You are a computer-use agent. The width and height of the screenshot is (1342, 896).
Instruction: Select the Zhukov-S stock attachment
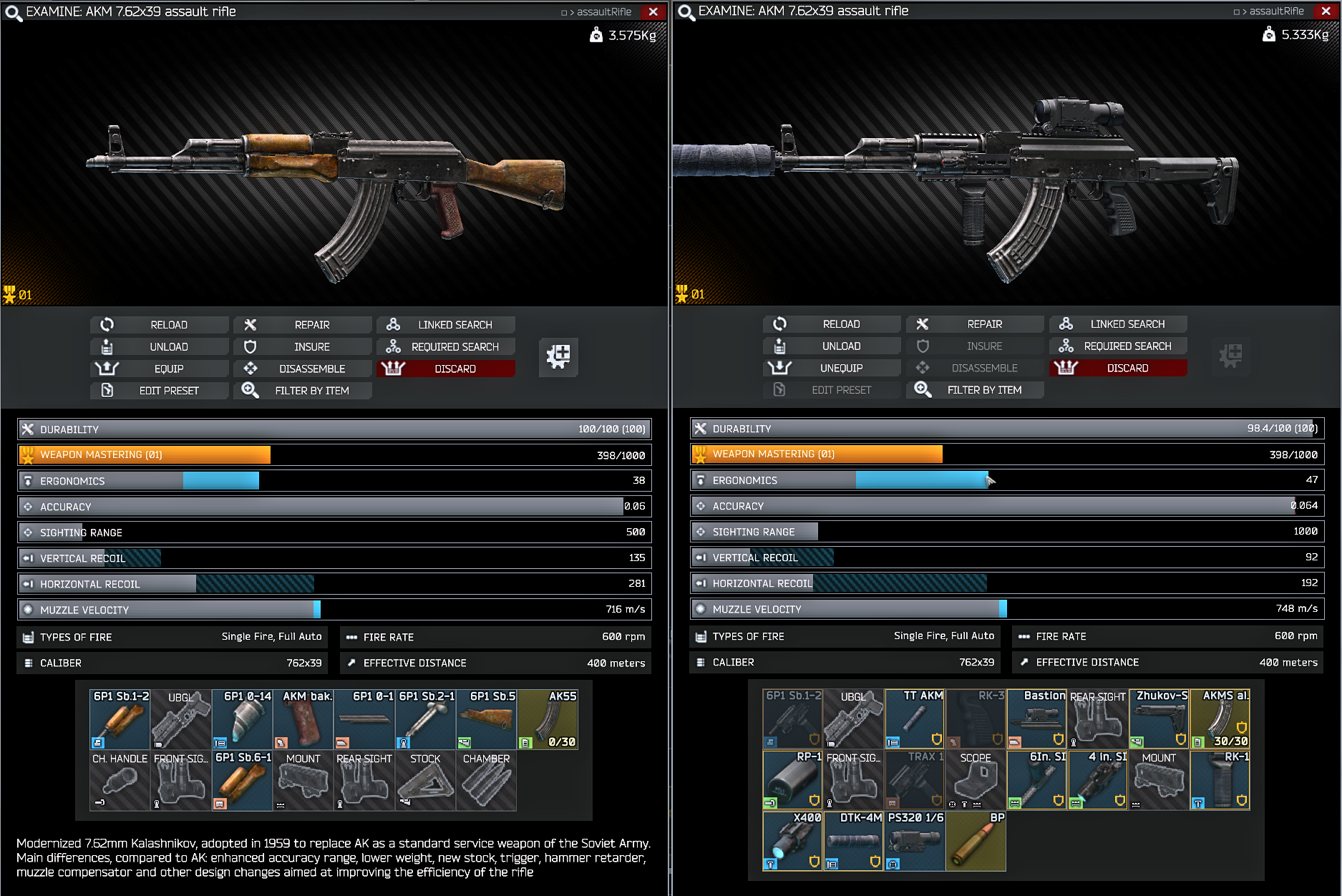point(1158,719)
